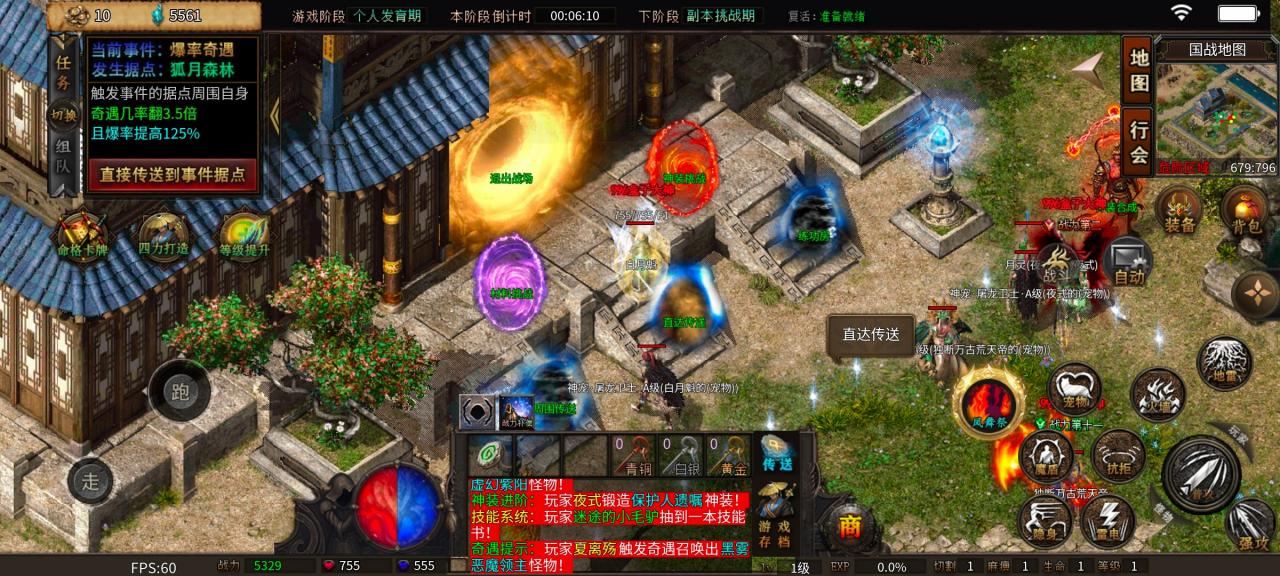This screenshot has width=1280, height=576.
Task: Open the 商 shop button
Action: (850, 527)
